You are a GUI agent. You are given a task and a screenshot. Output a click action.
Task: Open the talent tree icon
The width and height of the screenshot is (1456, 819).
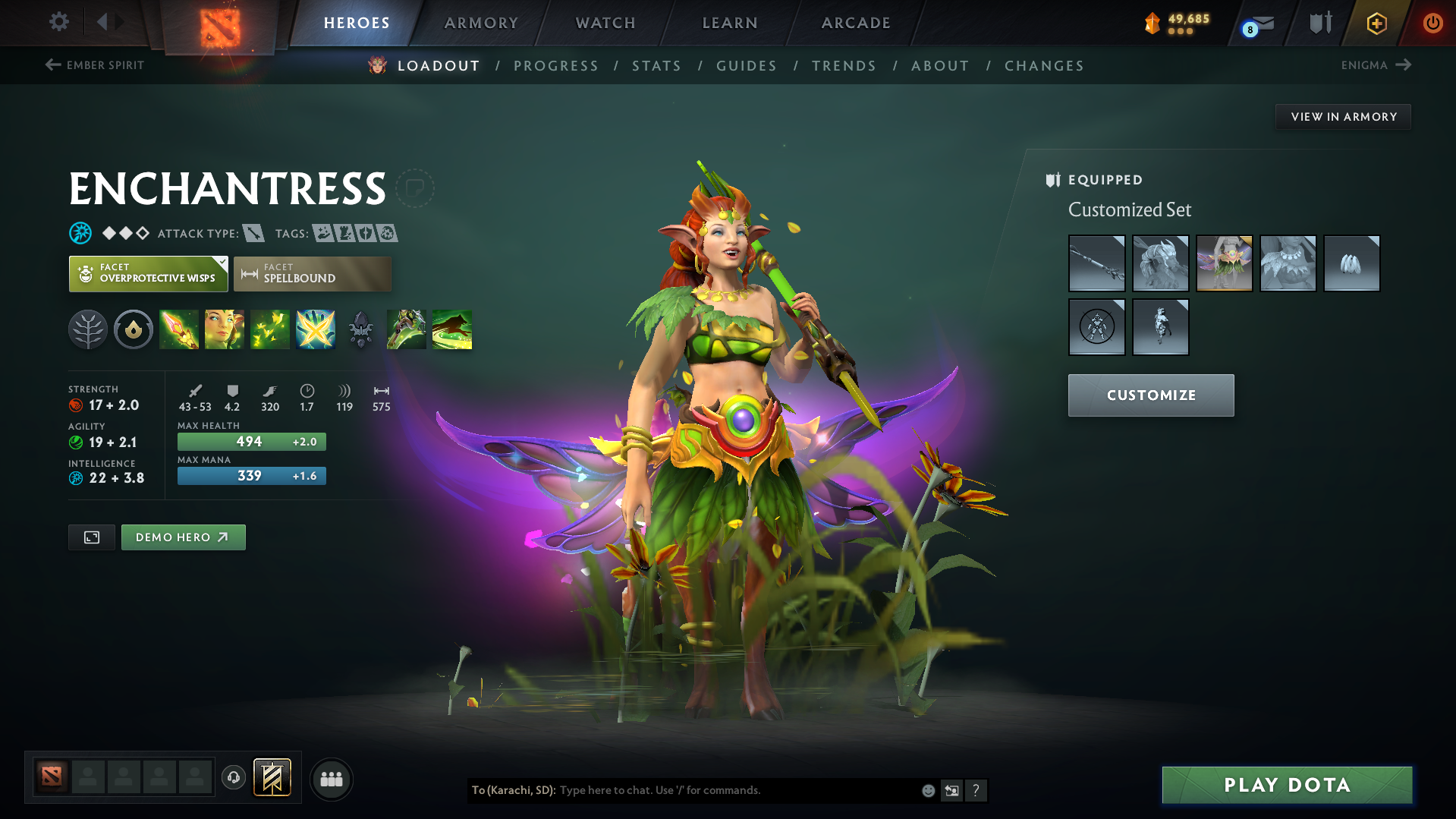pos(87,329)
